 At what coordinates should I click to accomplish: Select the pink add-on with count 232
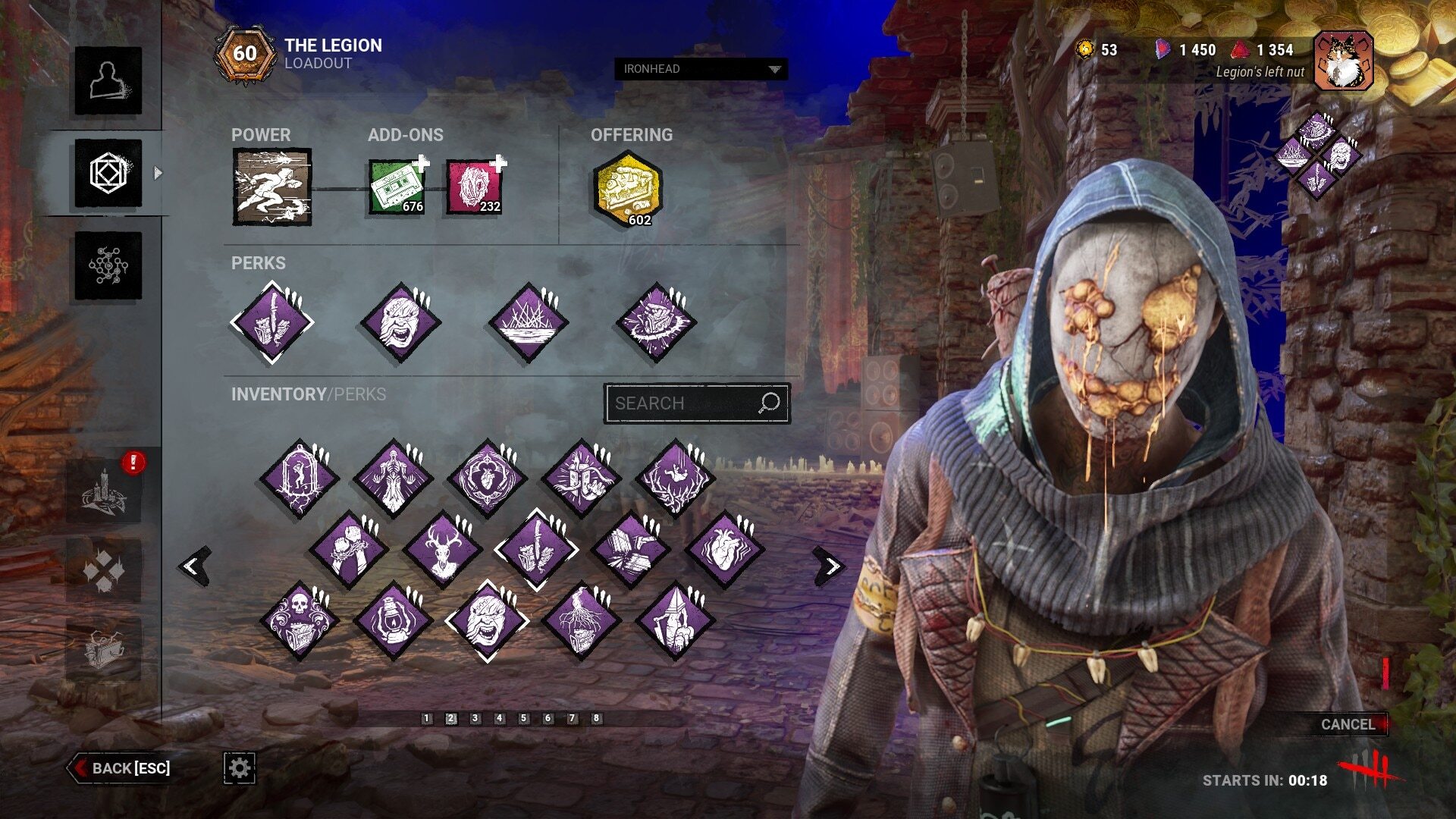(x=474, y=187)
